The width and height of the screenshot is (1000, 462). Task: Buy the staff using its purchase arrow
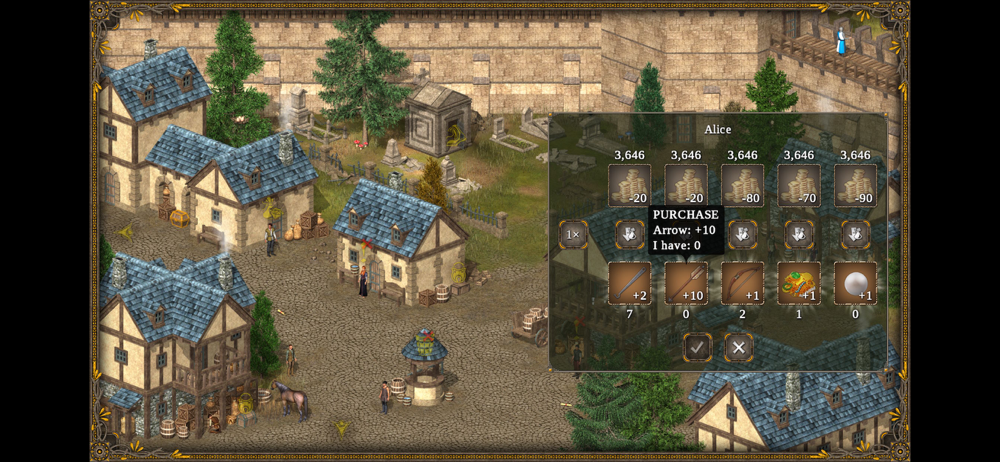(x=629, y=235)
